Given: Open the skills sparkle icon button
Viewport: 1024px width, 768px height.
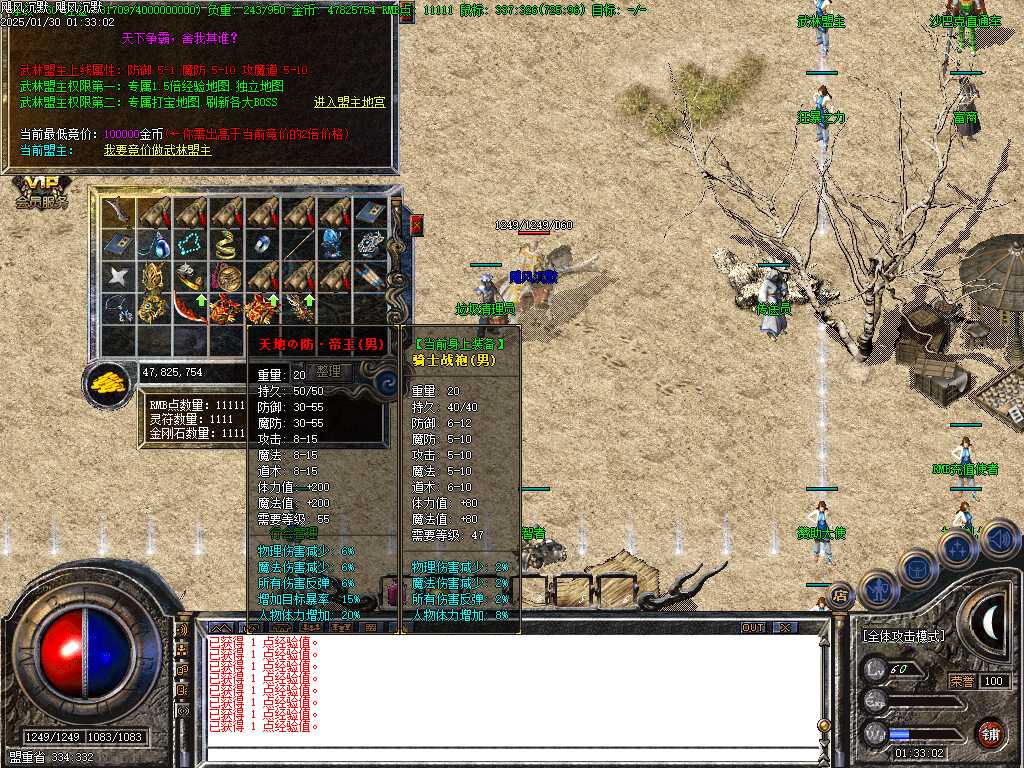Looking at the screenshot, I should click(958, 549).
